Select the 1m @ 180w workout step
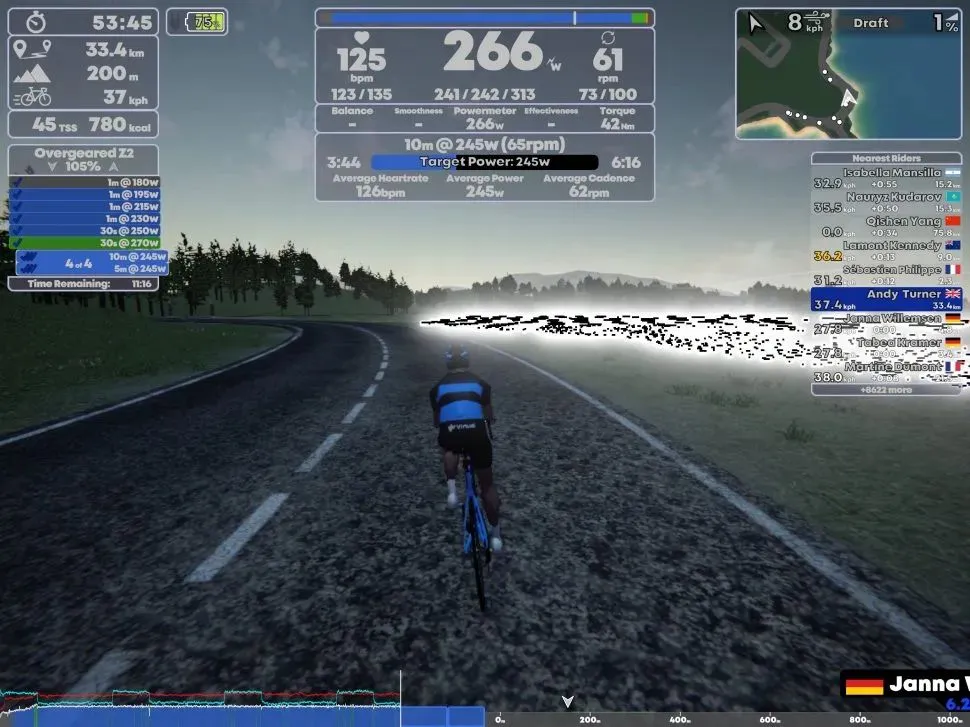970x727 pixels. coord(85,182)
